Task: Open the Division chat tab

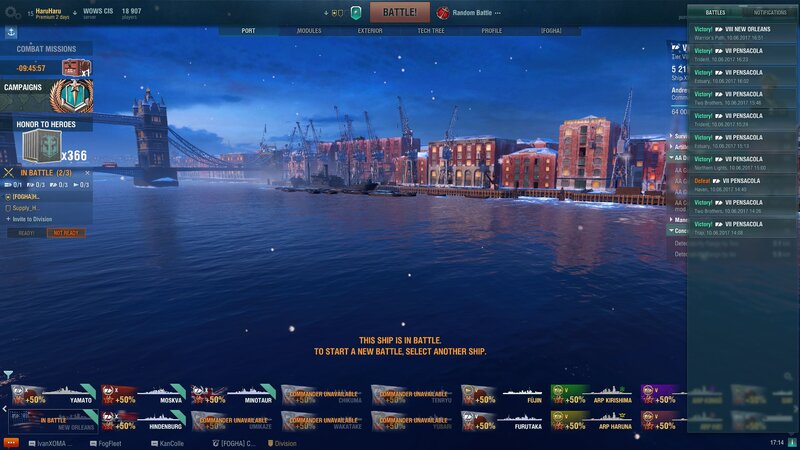Action: click(x=281, y=442)
